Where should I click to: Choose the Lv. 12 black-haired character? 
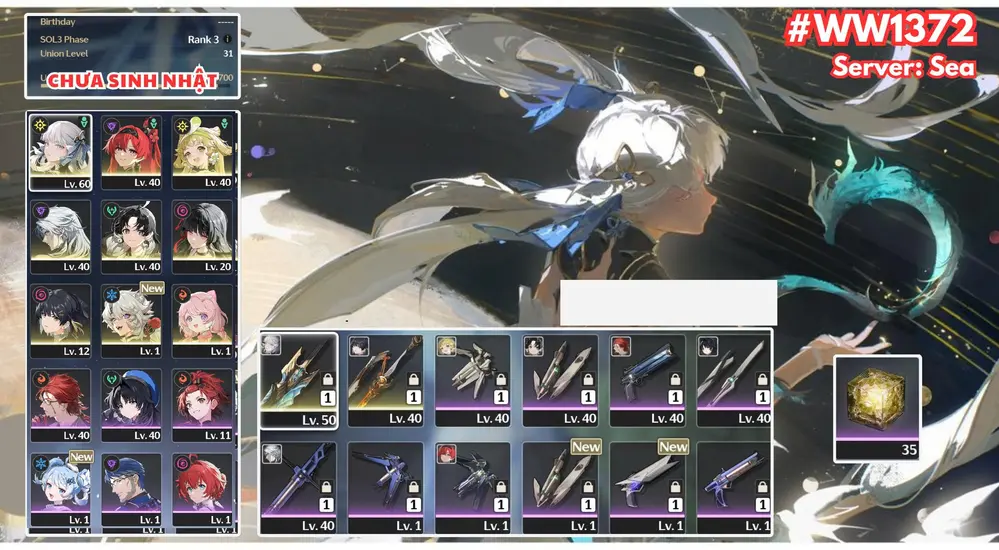pos(61,319)
